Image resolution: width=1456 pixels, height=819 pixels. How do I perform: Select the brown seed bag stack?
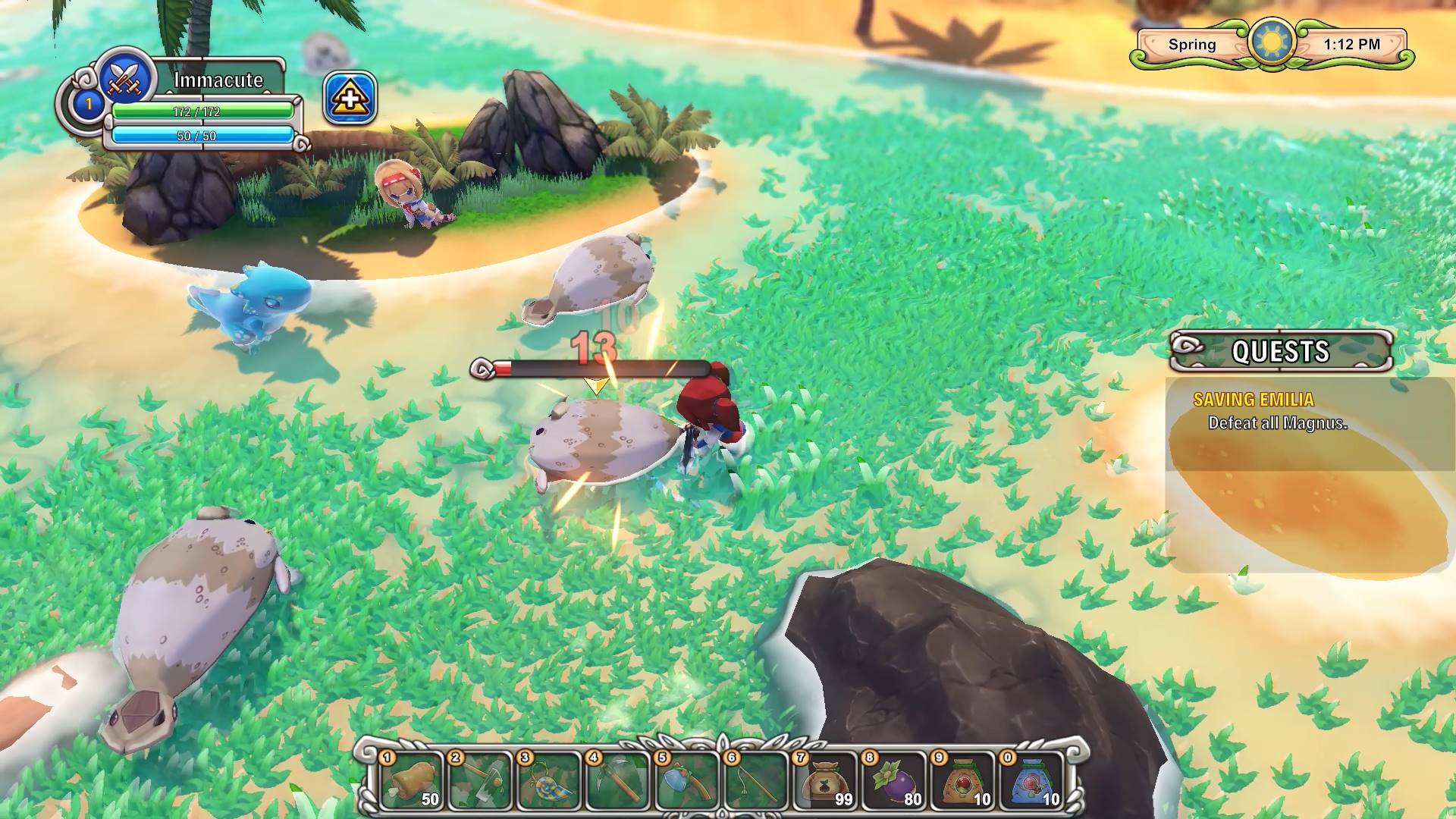point(824,779)
